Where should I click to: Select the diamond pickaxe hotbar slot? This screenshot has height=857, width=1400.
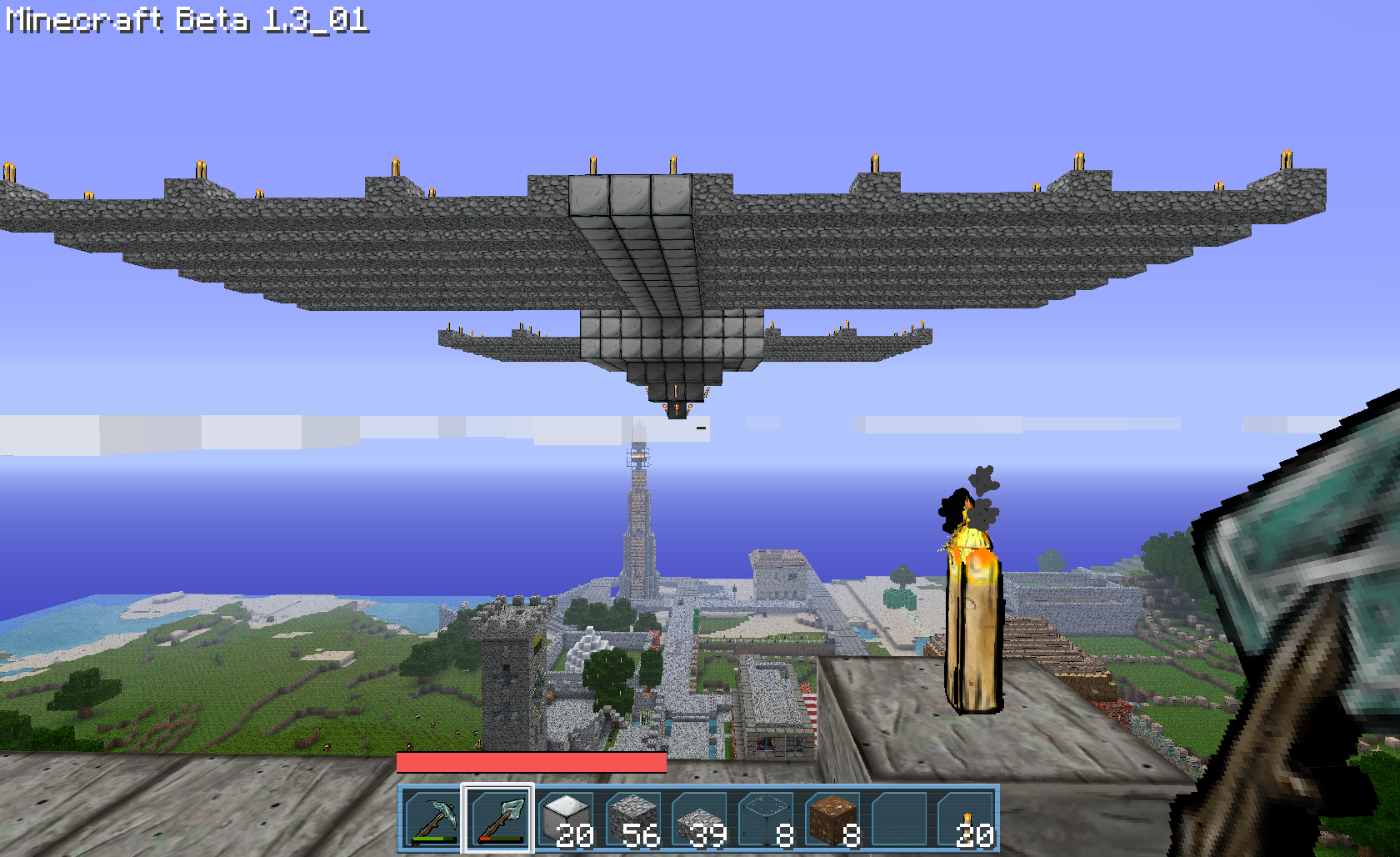(432, 819)
